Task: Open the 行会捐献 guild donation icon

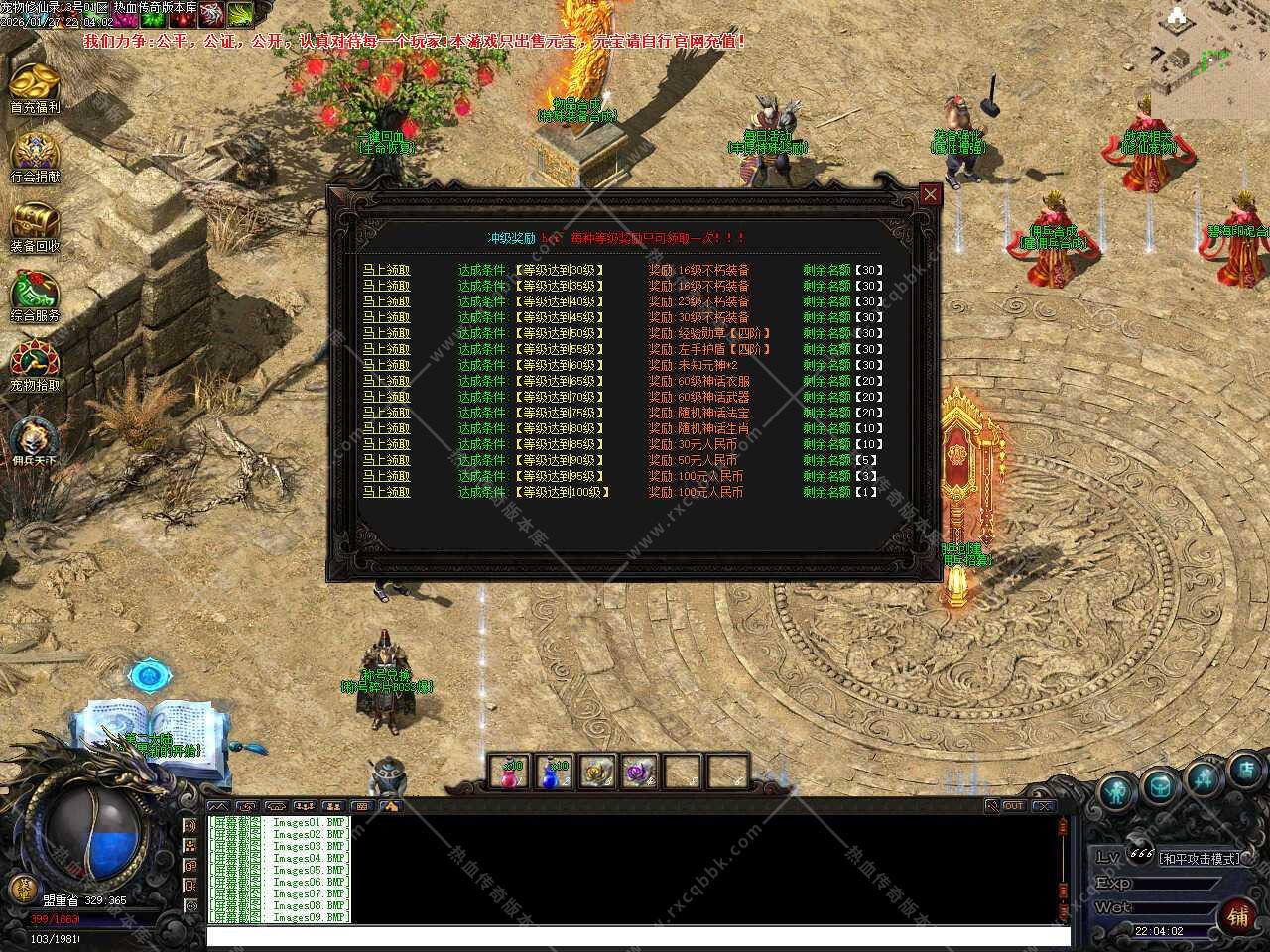Action: point(35,157)
